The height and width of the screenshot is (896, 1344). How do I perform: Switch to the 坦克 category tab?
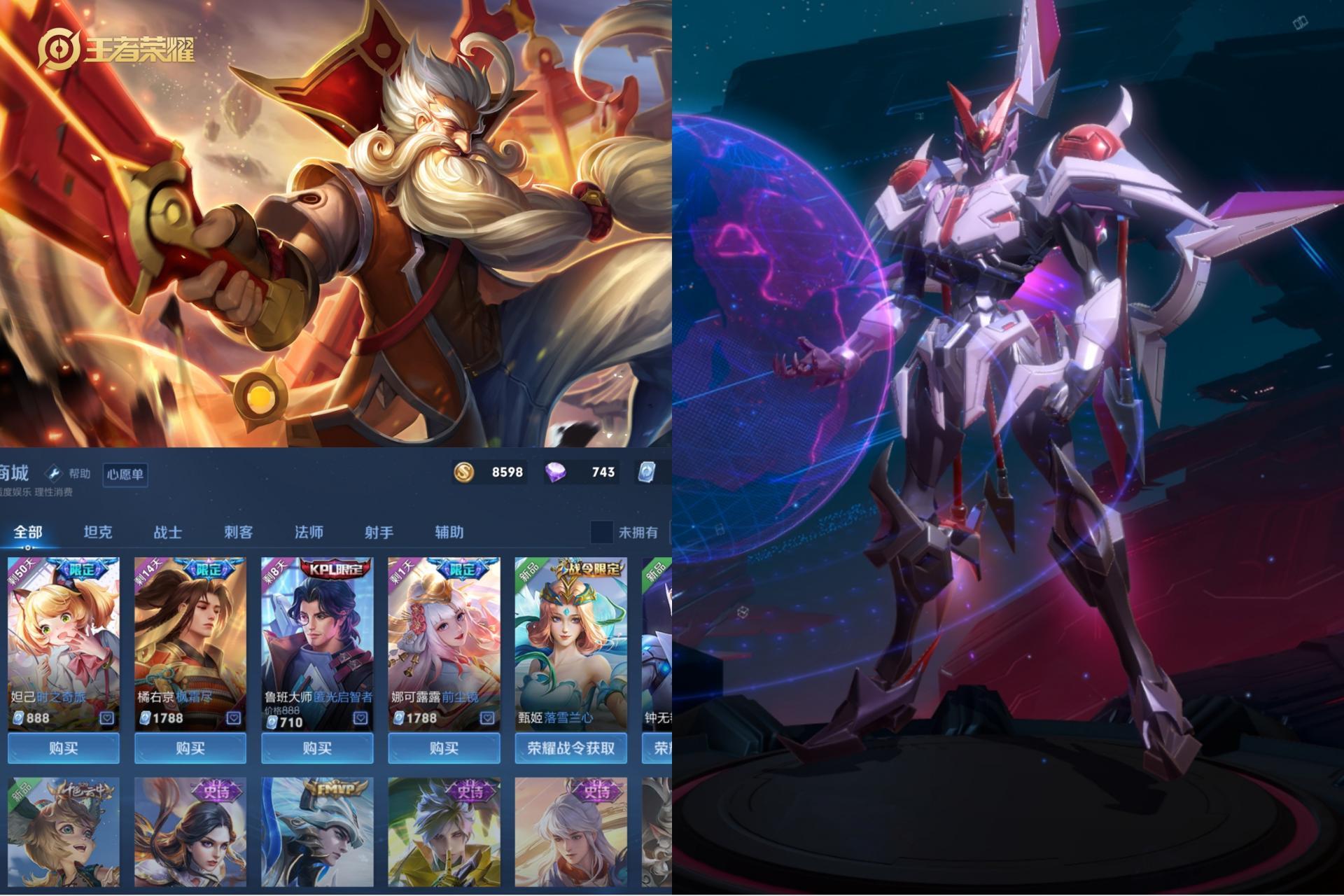98,532
